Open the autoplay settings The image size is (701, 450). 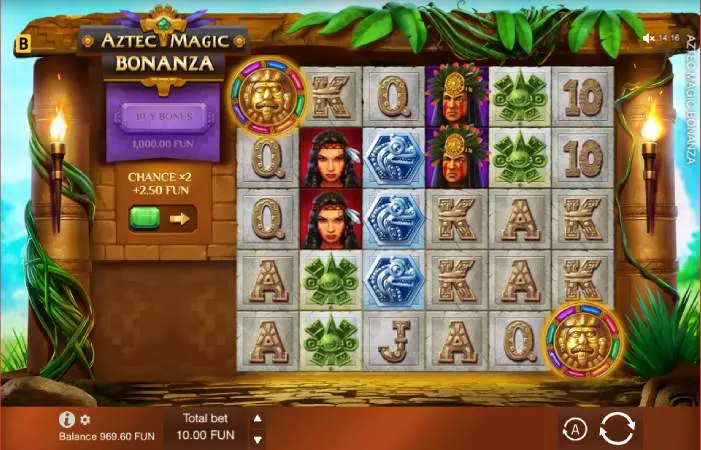[574, 429]
